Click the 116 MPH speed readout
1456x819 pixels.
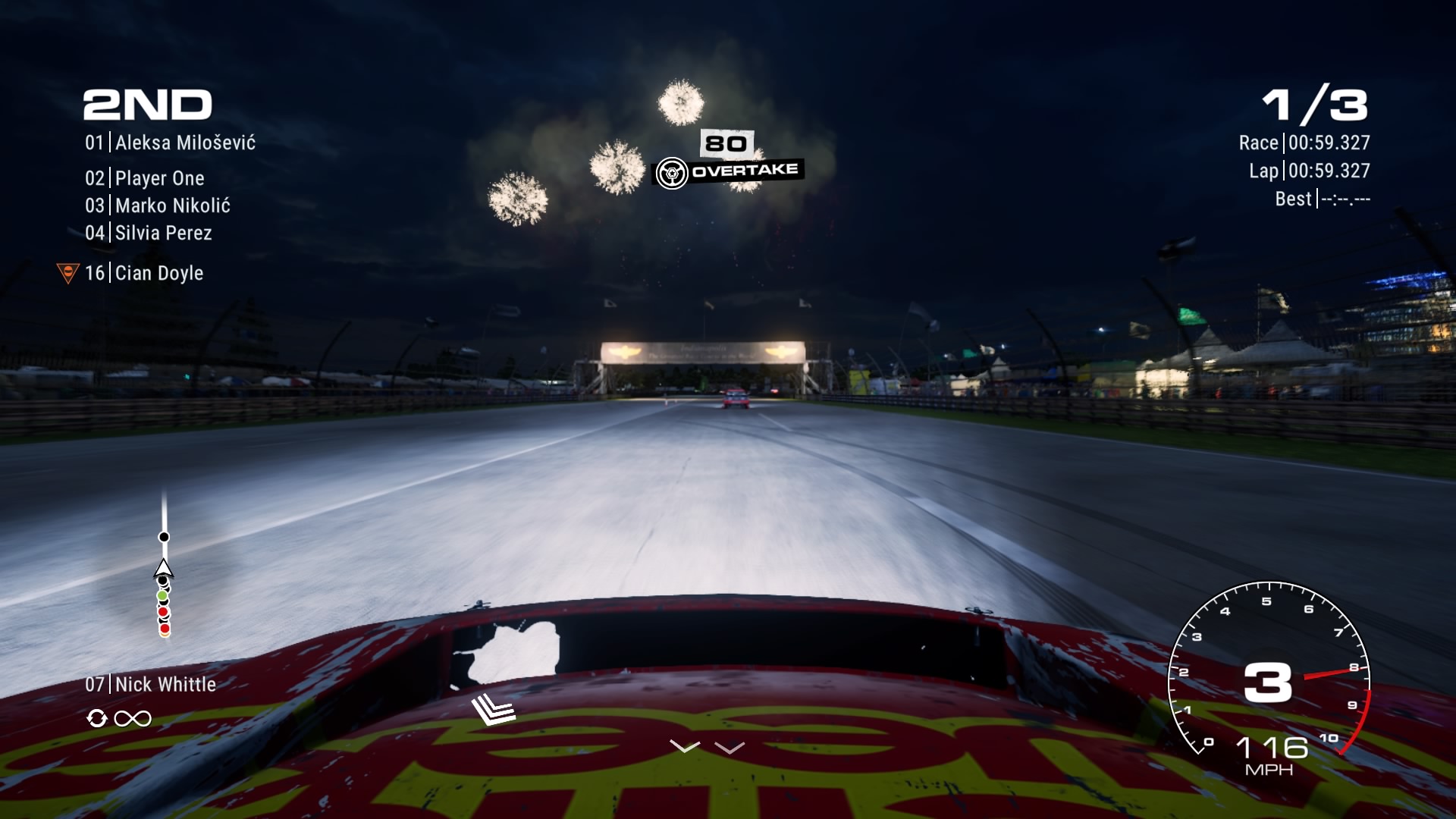(x=1274, y=751)
